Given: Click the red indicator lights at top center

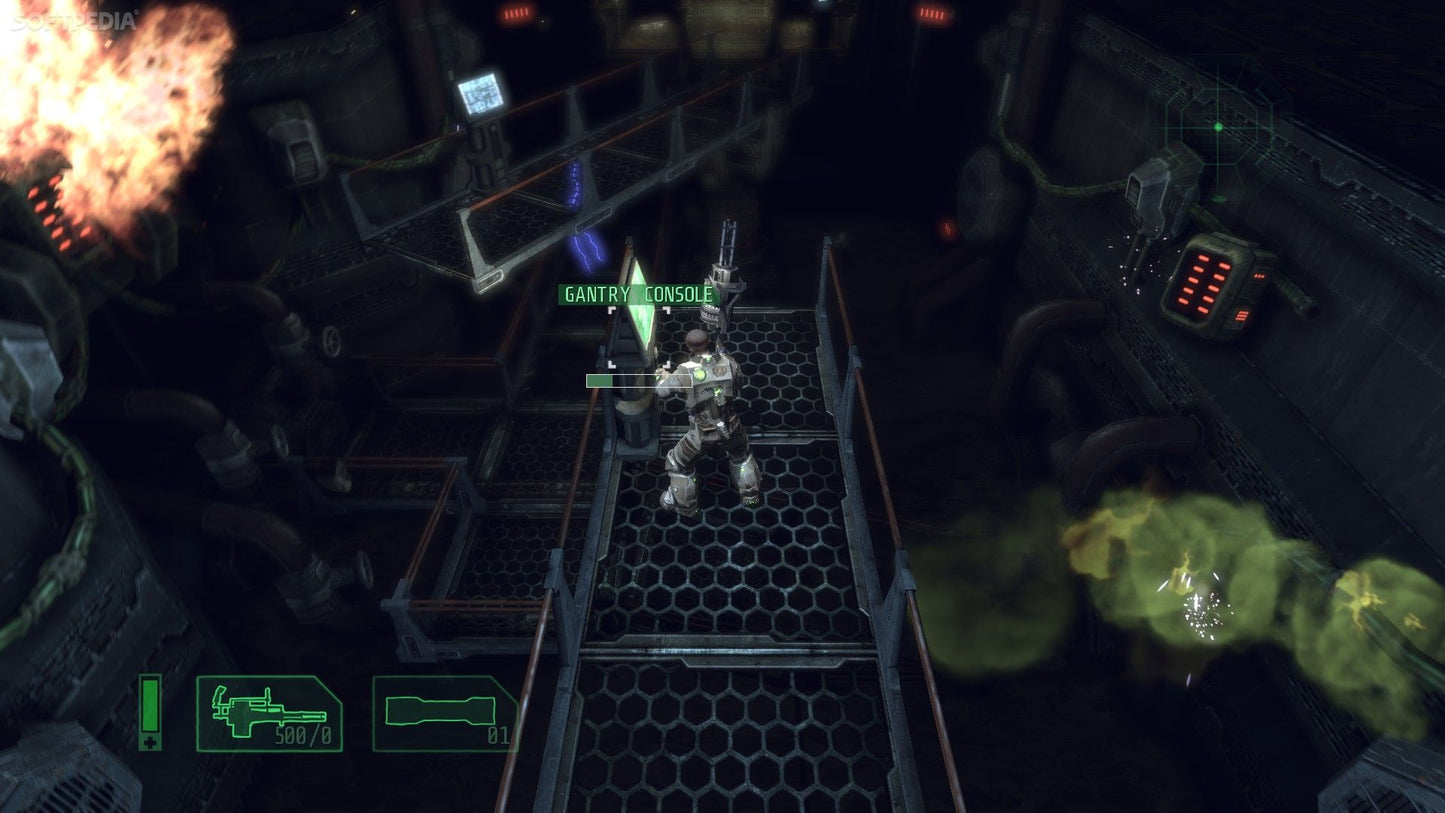Looking at the screenshot, I should tap(516, 14).
